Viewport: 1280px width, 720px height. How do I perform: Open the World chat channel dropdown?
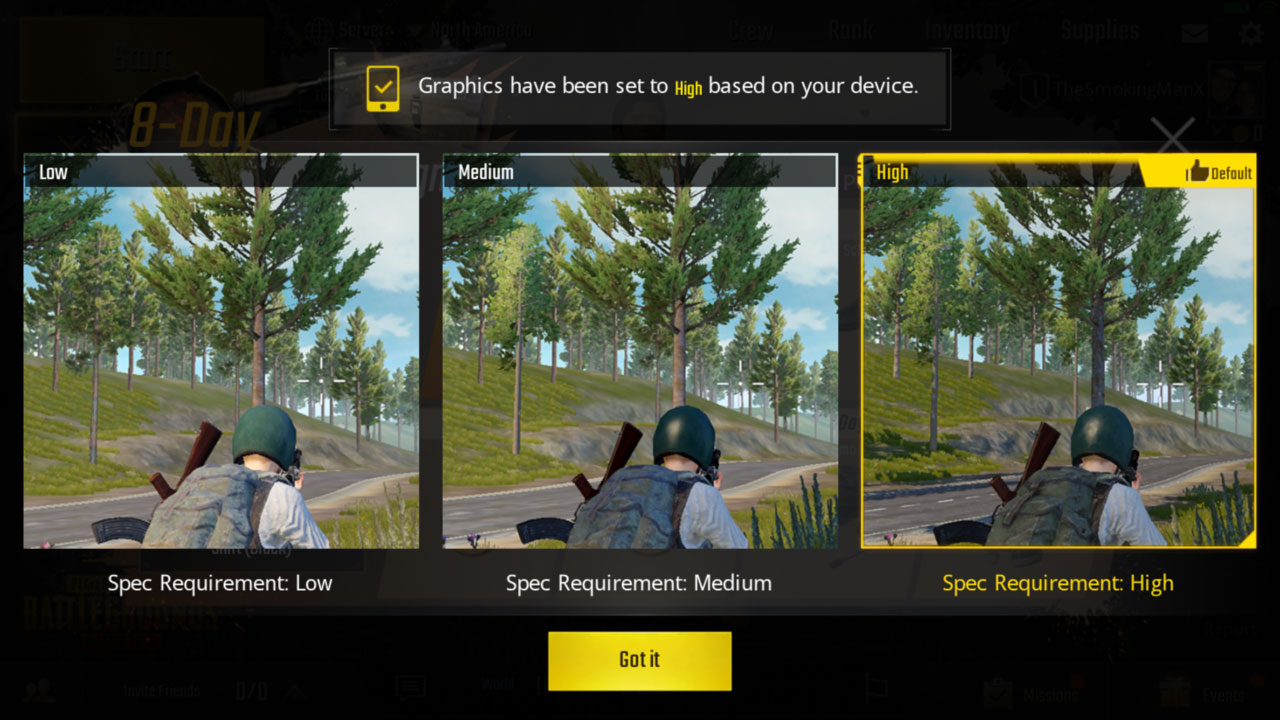tap(497, 684)
